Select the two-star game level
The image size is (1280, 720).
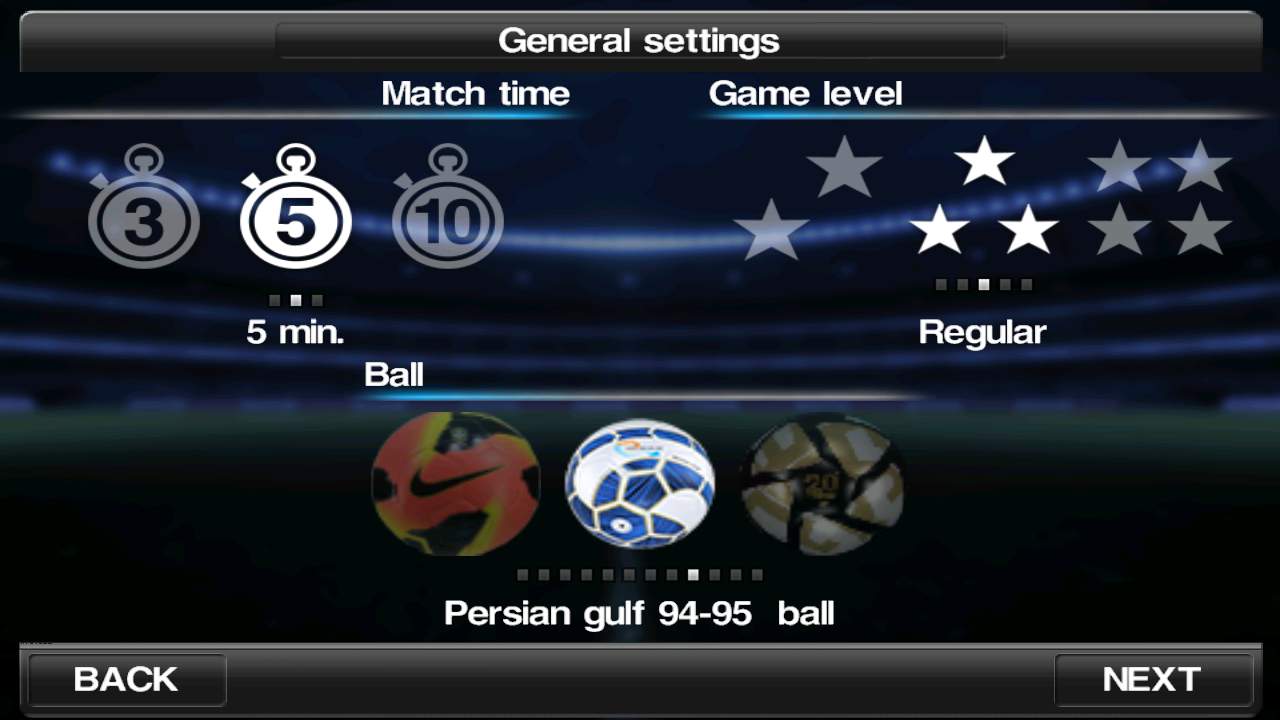tap(808, 198)
